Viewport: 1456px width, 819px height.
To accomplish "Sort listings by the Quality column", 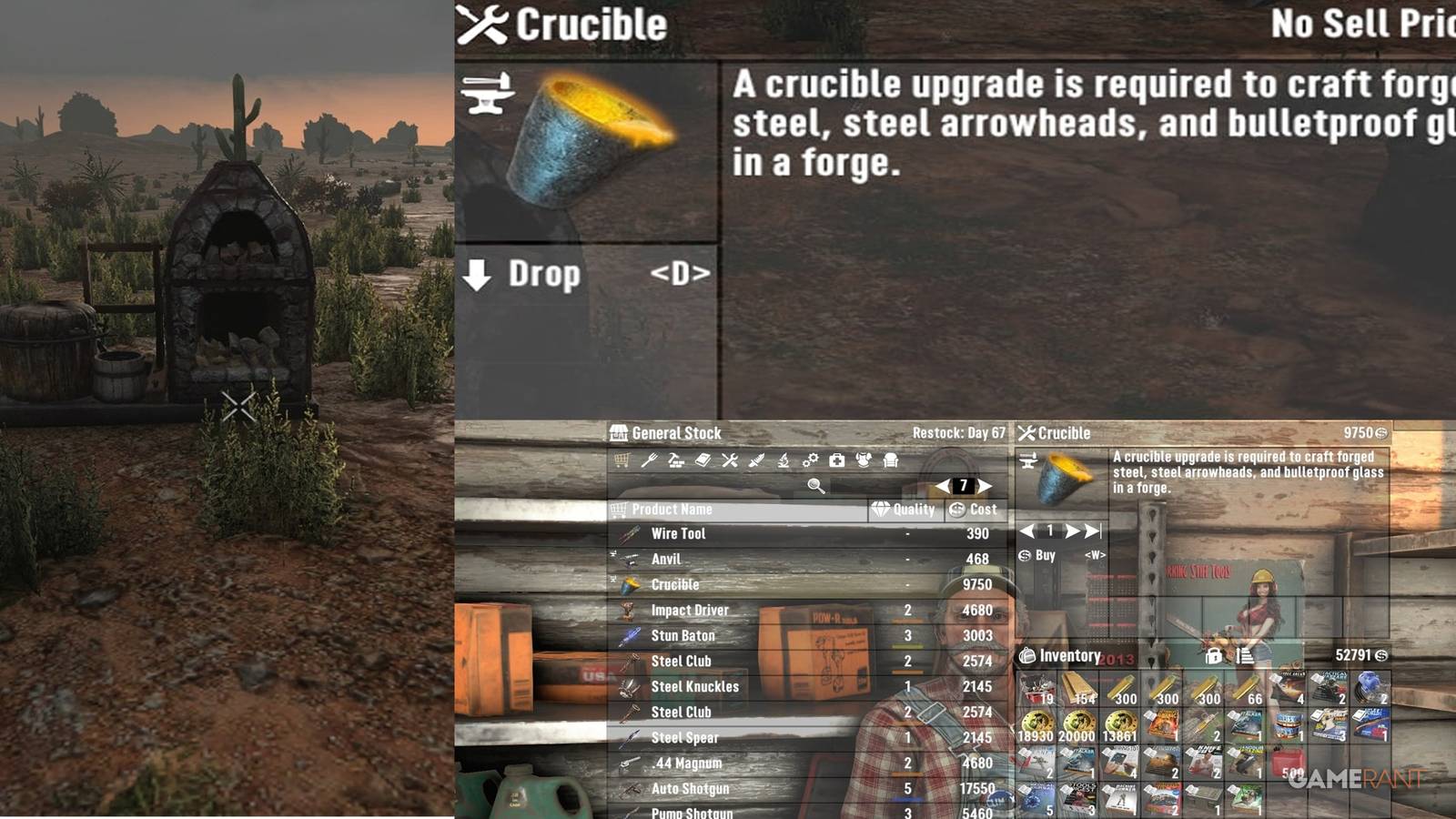I will pyautogui.click(x=904, y=510).
